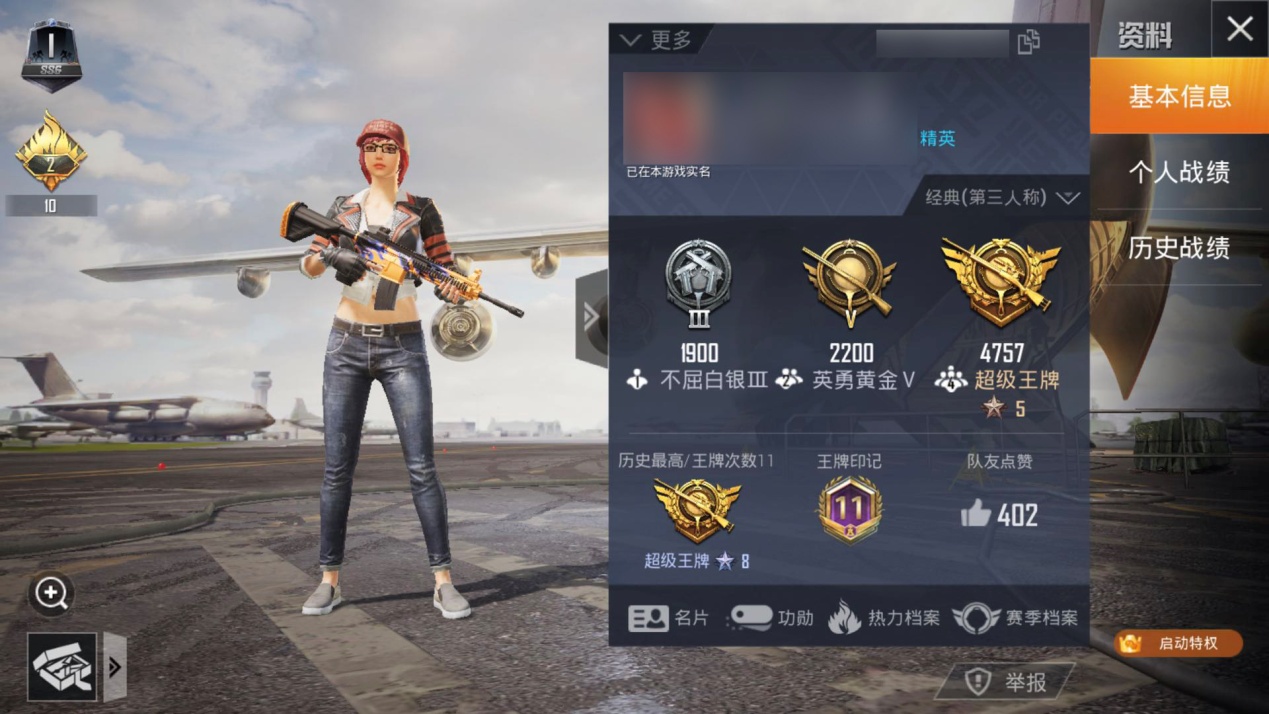
Task: Collapse the info panel with side arrow
Action: (591, 318)
